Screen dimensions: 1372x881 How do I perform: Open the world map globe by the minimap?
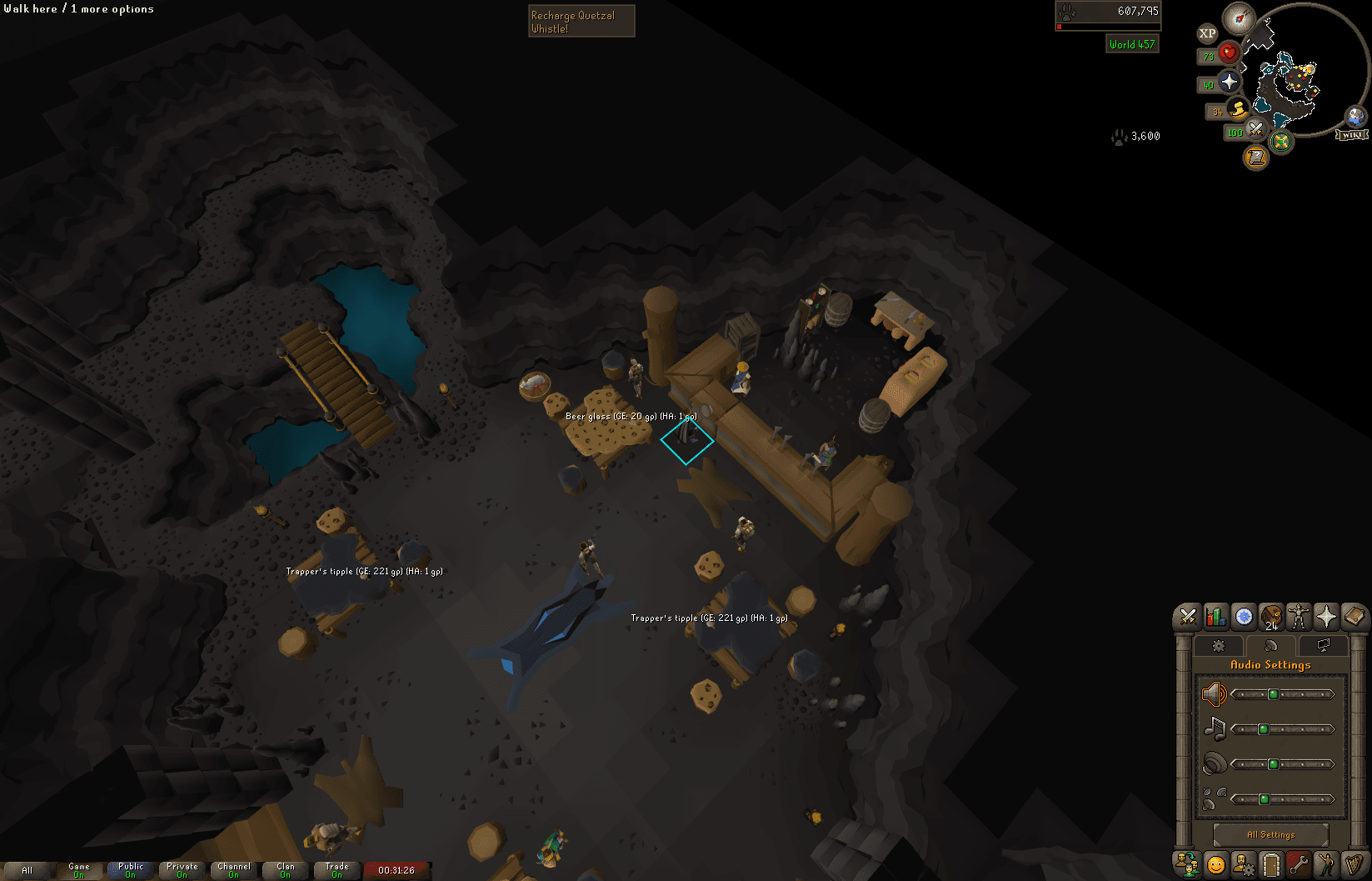[x=1355, y=116]
